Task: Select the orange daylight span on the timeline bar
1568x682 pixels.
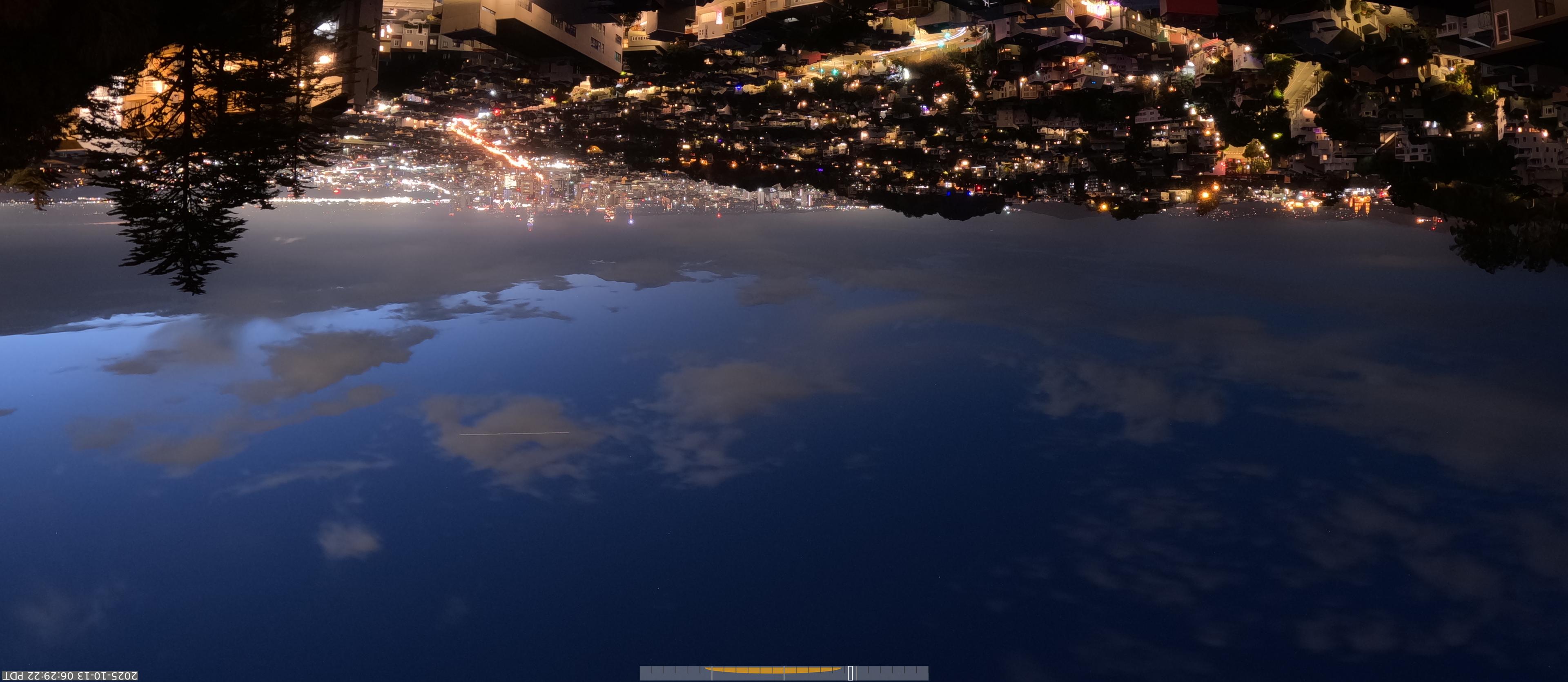Action: (x=773, y=671)
